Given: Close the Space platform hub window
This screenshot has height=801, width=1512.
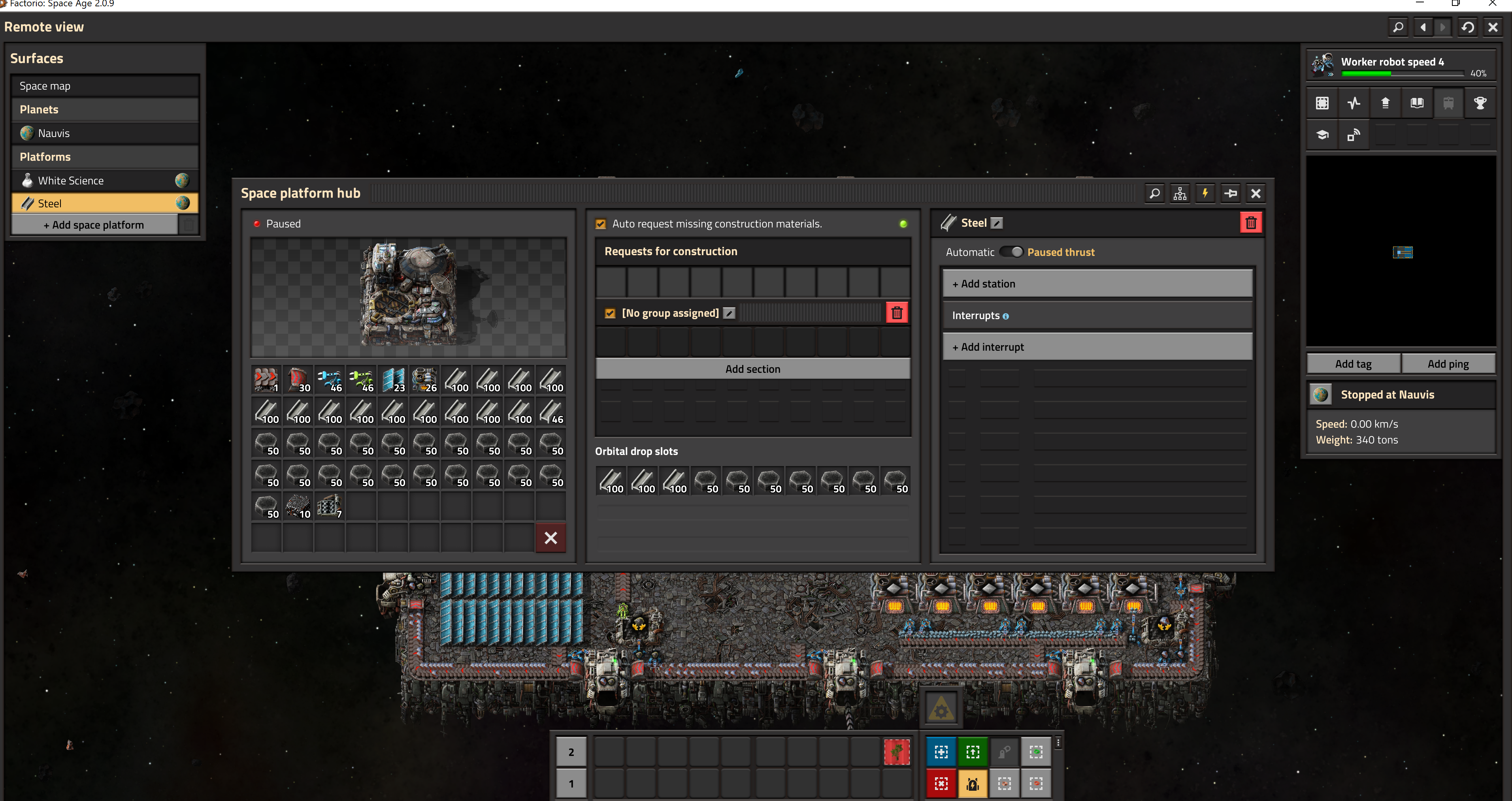Looking at the screenshot, I should (x=1256, y=194).
